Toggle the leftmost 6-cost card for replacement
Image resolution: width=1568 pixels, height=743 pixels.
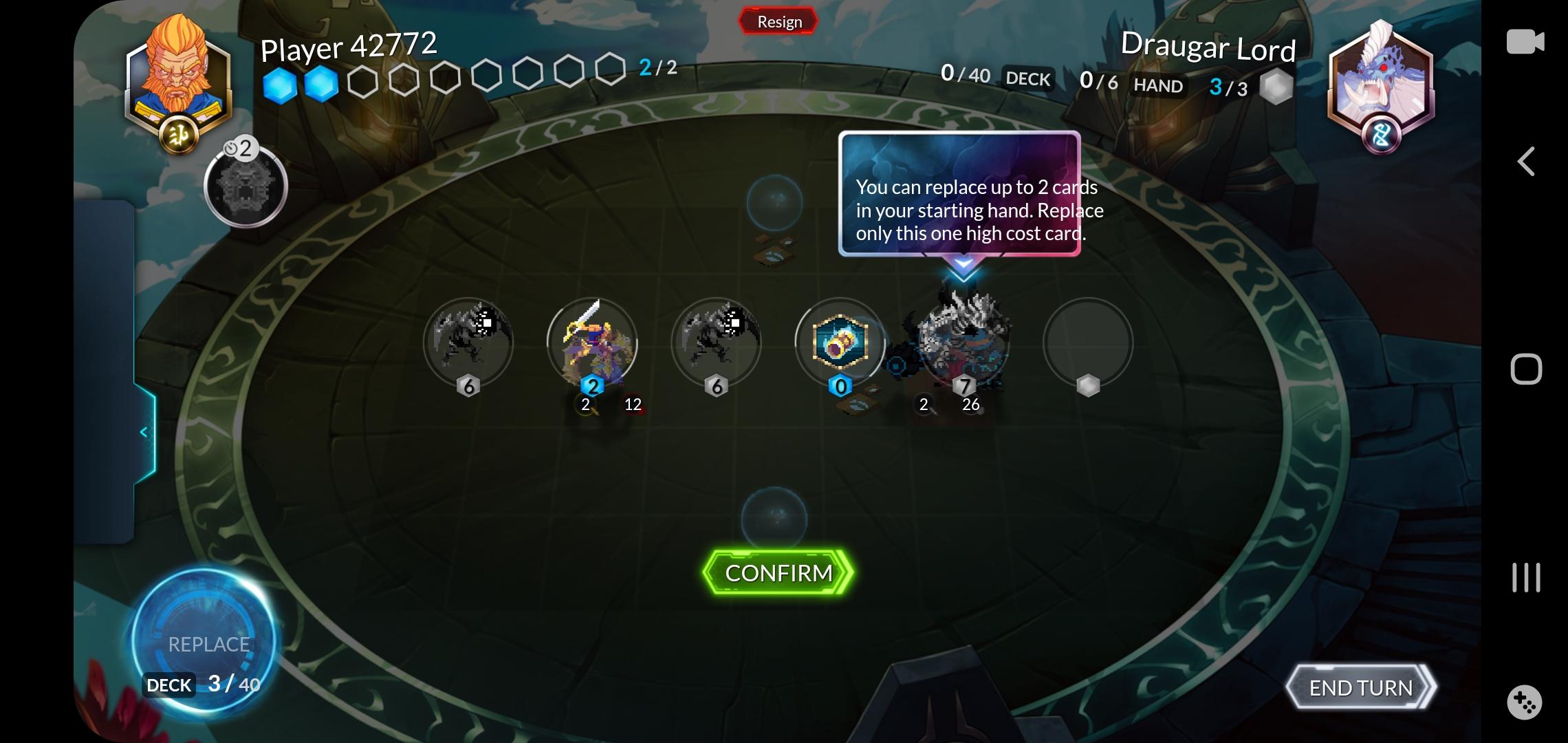(x=468, y=343)
